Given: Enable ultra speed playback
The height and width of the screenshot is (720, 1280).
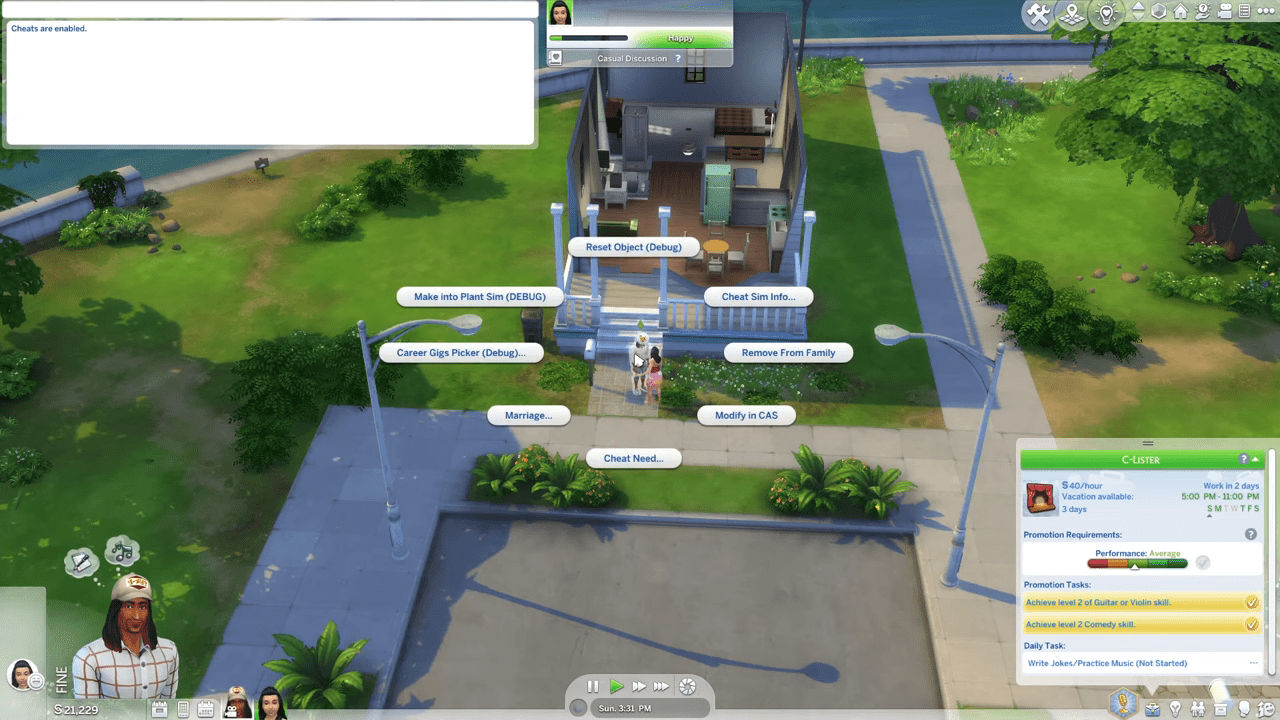Looking at the screenshot, I should [662, 686].
